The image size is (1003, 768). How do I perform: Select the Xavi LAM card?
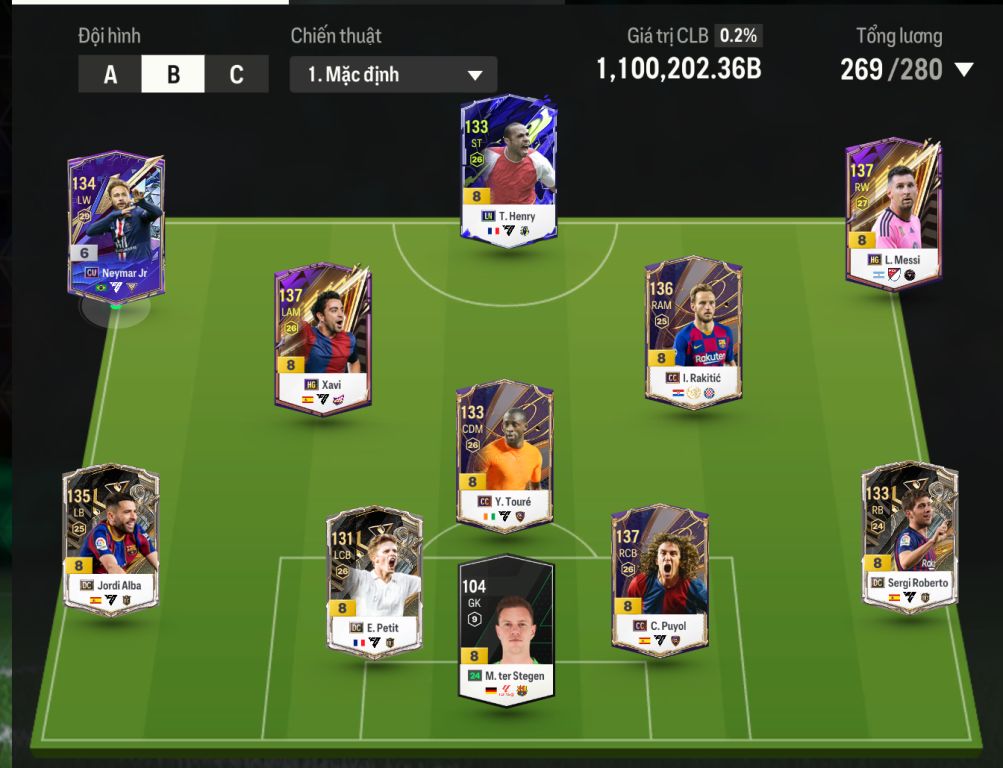pyautogui.click(x=323, y=338)
